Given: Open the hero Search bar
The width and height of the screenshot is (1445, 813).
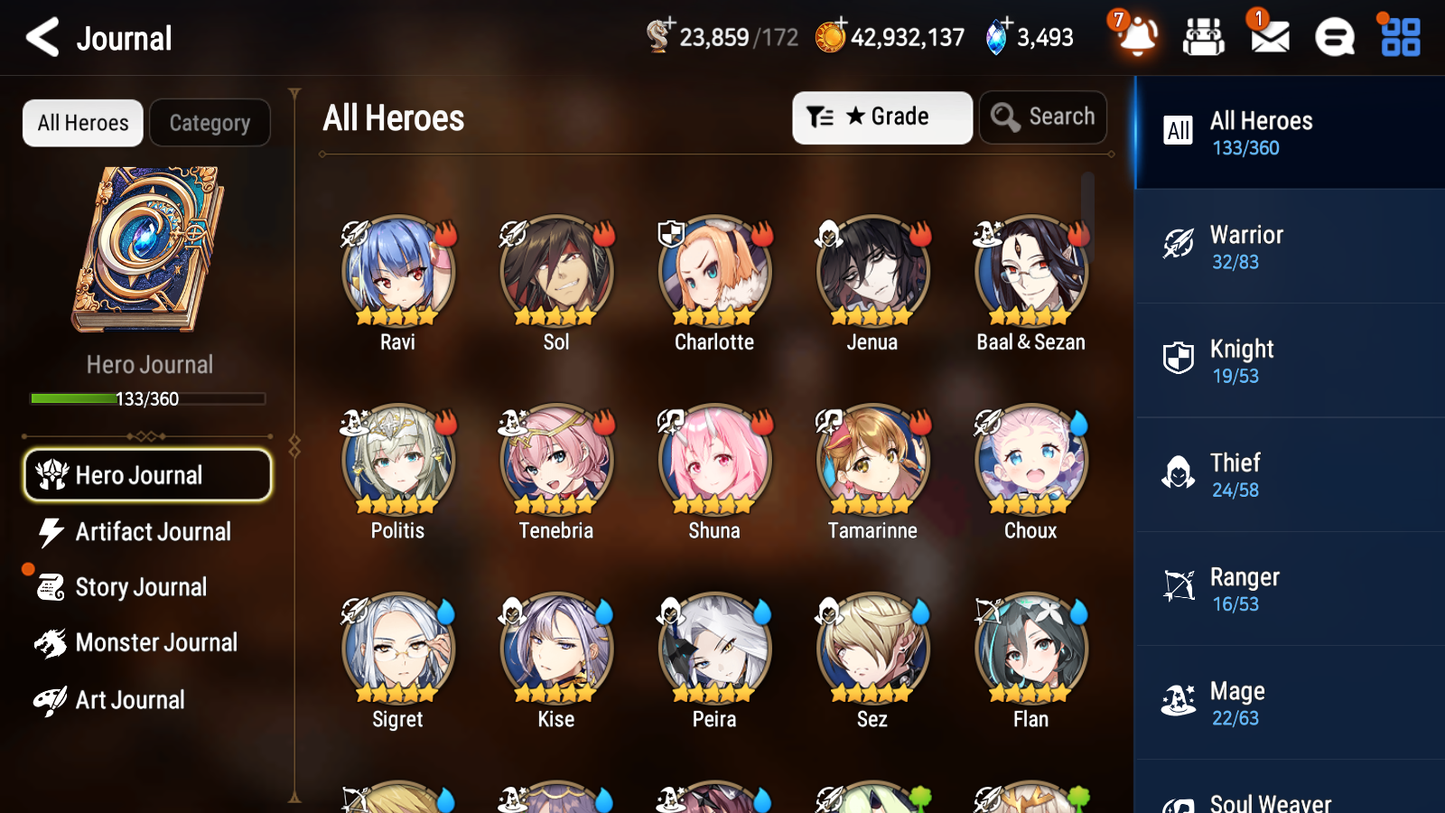Looking at the screenshot, I should [x=1043, y=116].
